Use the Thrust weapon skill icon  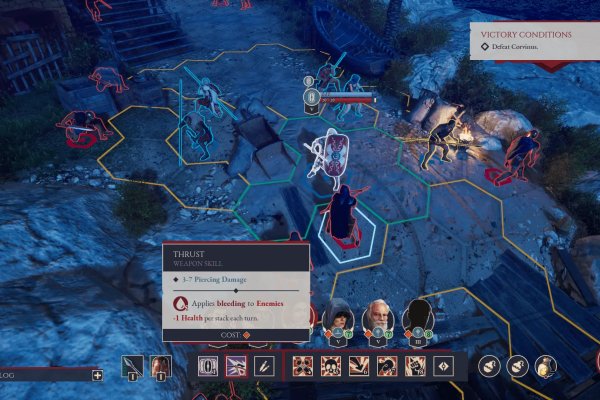click(x=237, y=366)
